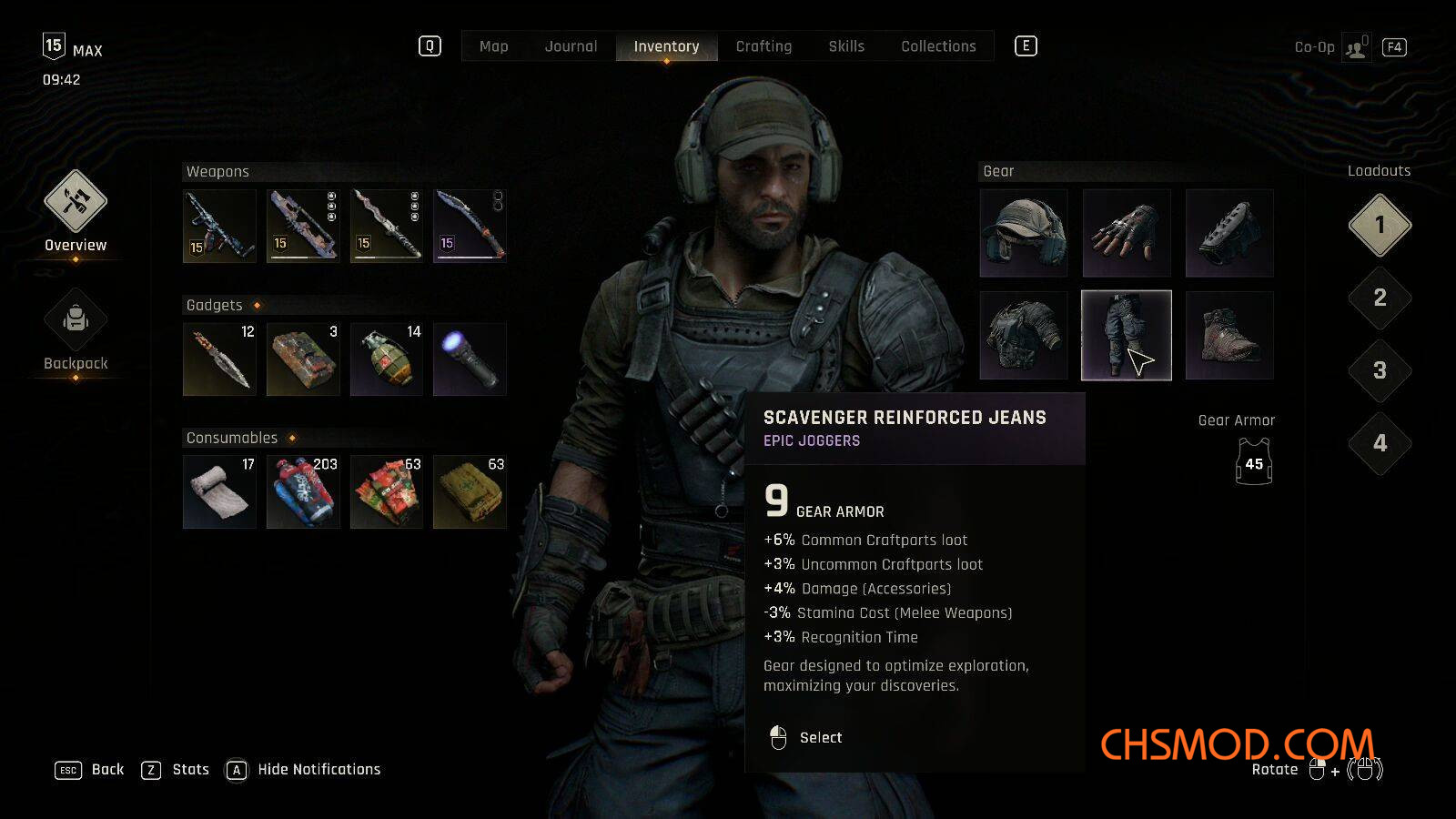Switch to loadout 3

pos(1380,370)
